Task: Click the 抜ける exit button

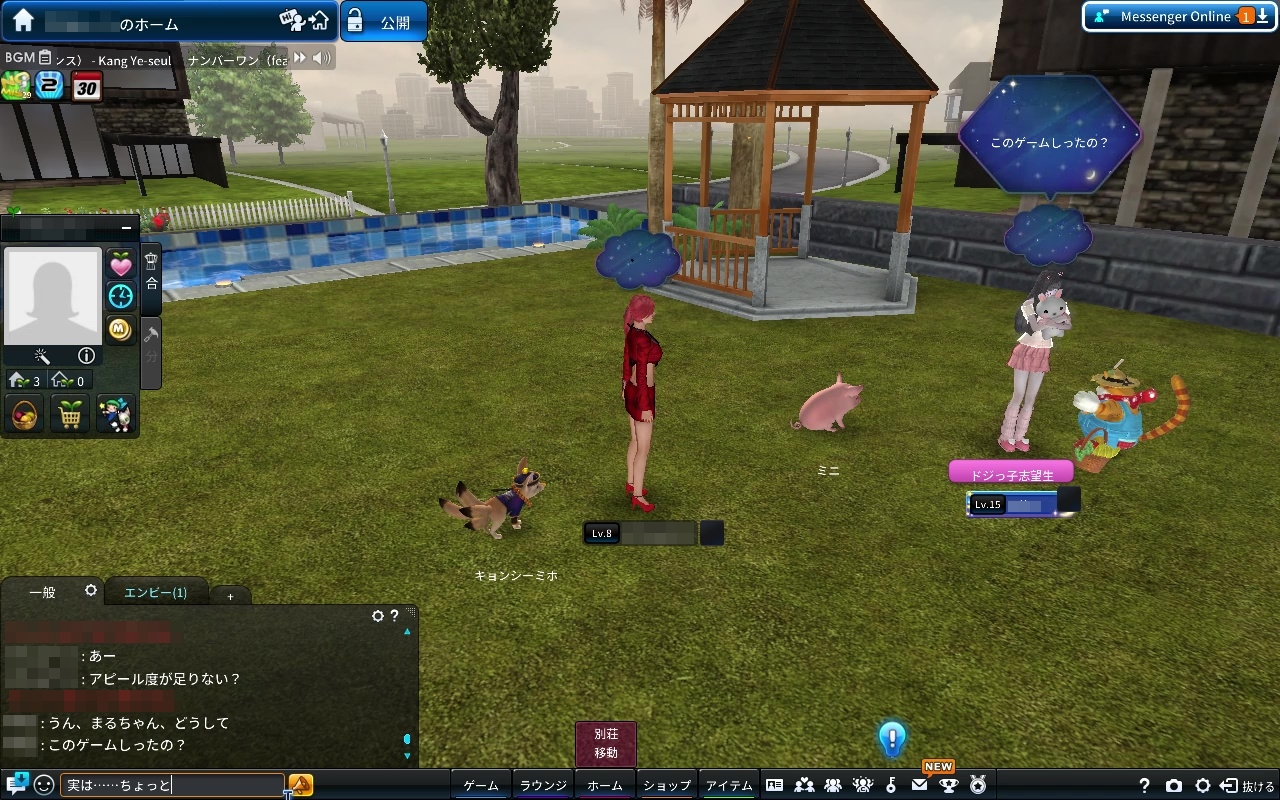Action: pos(1248,786)
